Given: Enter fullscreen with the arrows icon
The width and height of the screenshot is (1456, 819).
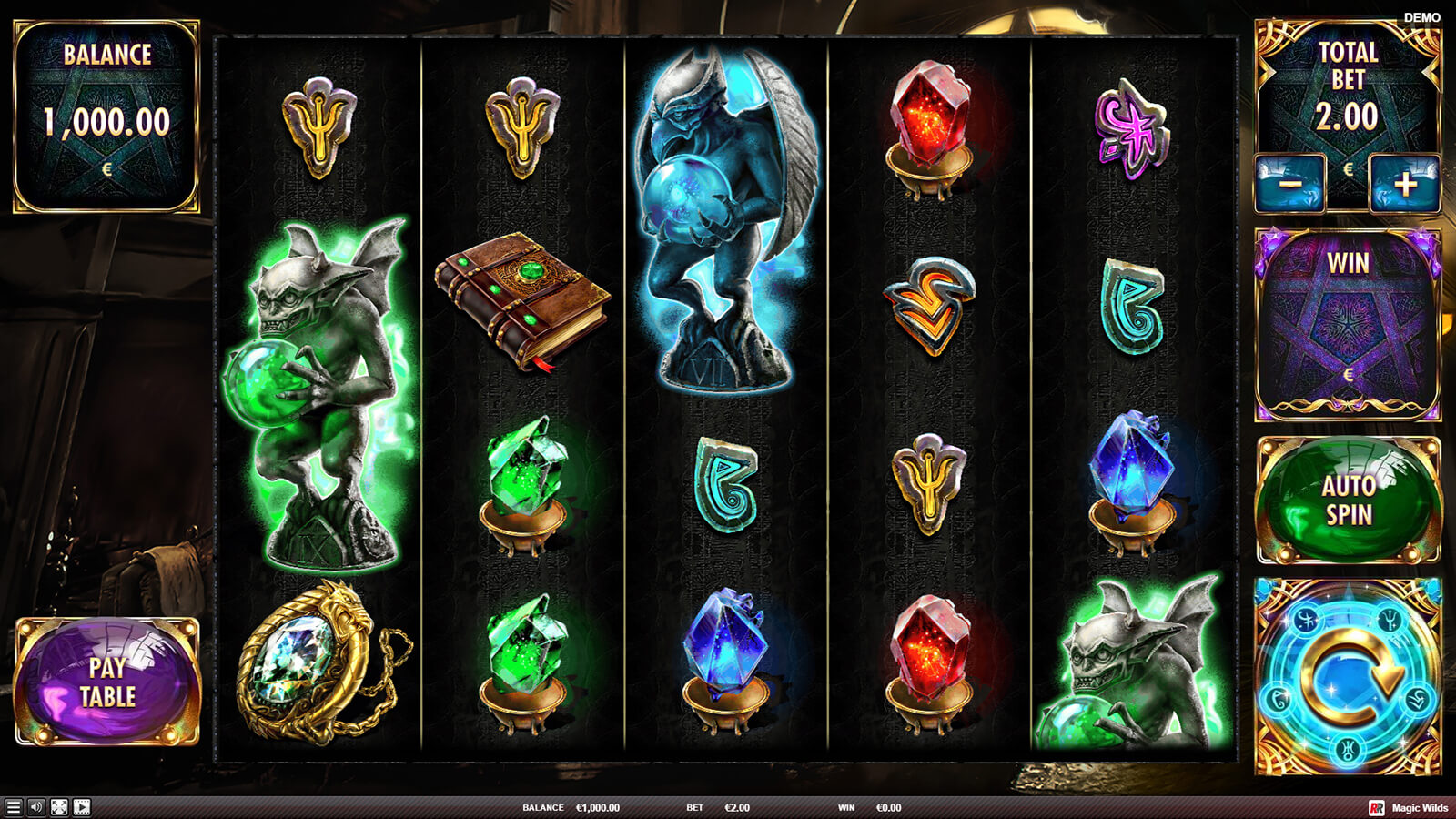Looking at the screenshot, I should point(59,807).
